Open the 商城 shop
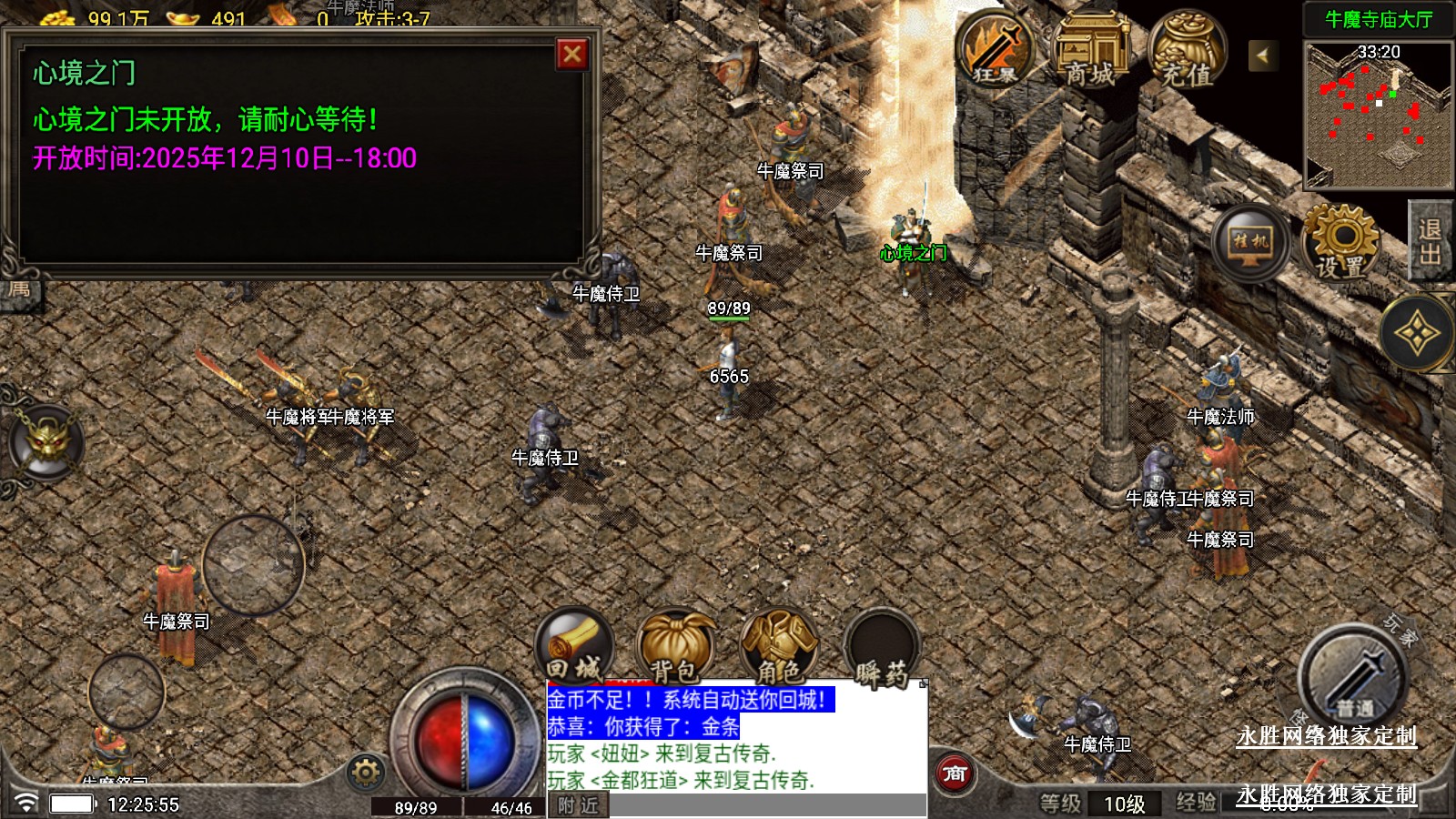This screenshot has height=819, width=1456. point(1090,52)
